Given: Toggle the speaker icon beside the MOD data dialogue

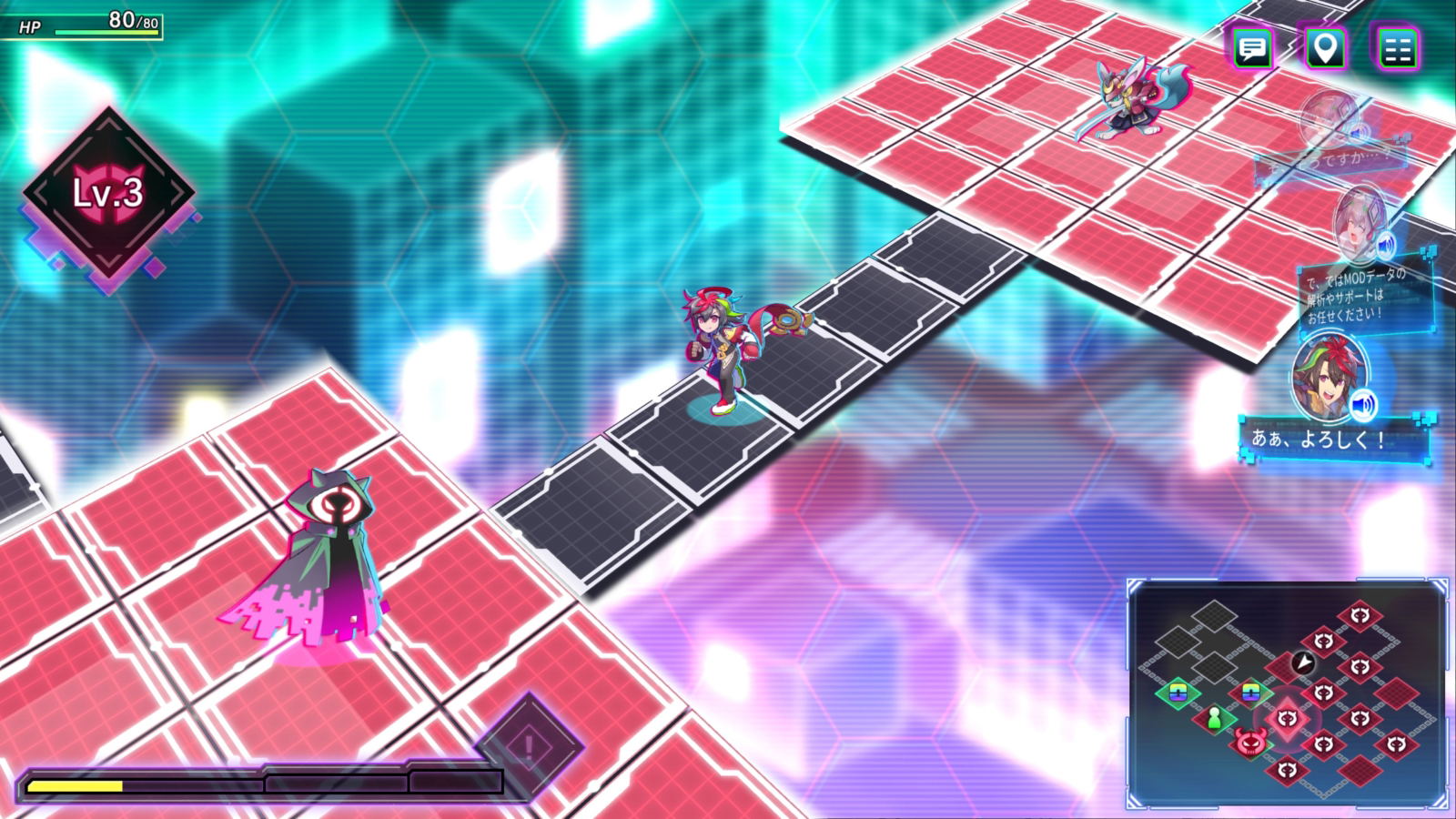Looking at the screenshot, I should (x=1386, y=243).
